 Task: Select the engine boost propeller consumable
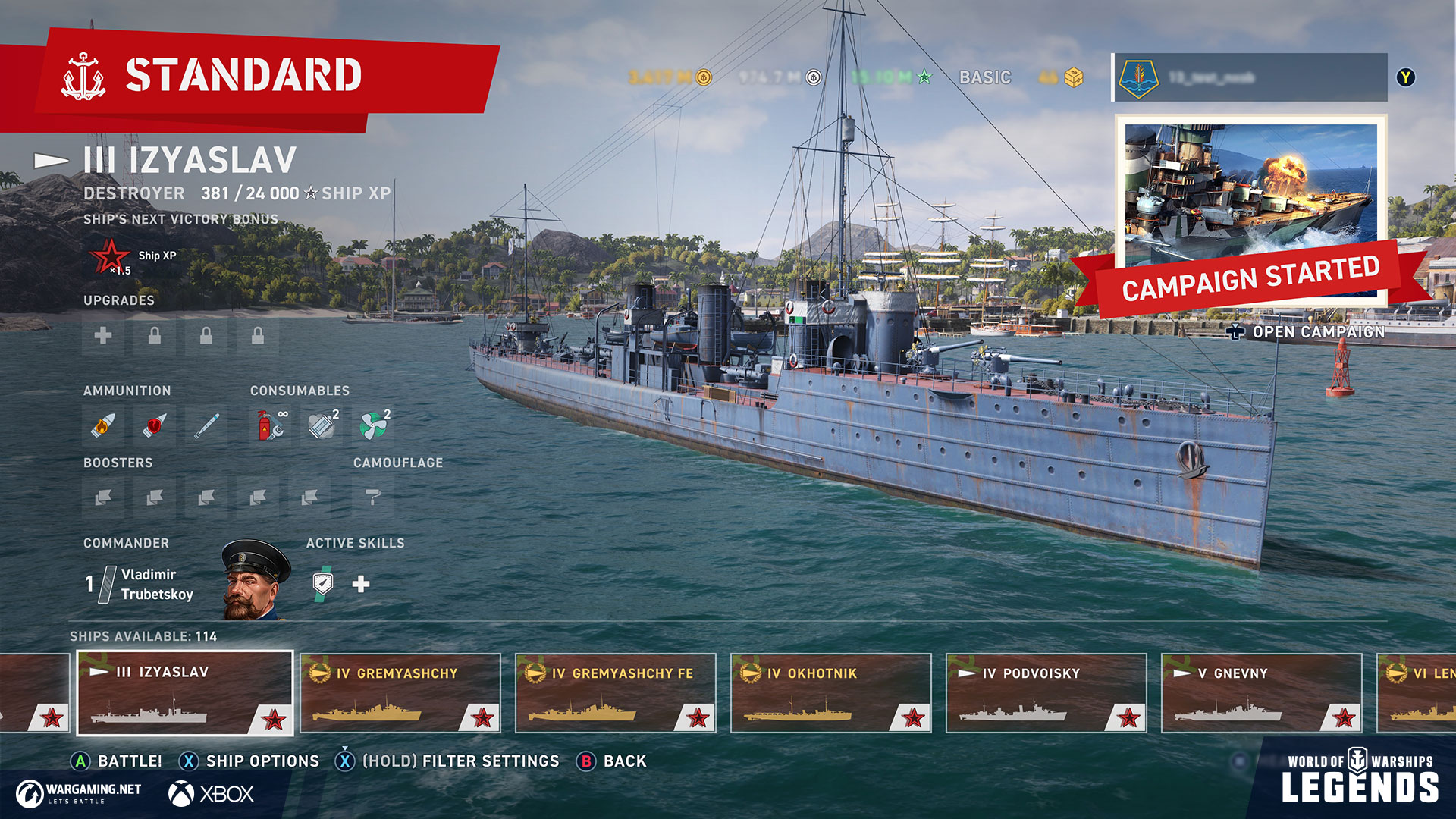(373, 425)
